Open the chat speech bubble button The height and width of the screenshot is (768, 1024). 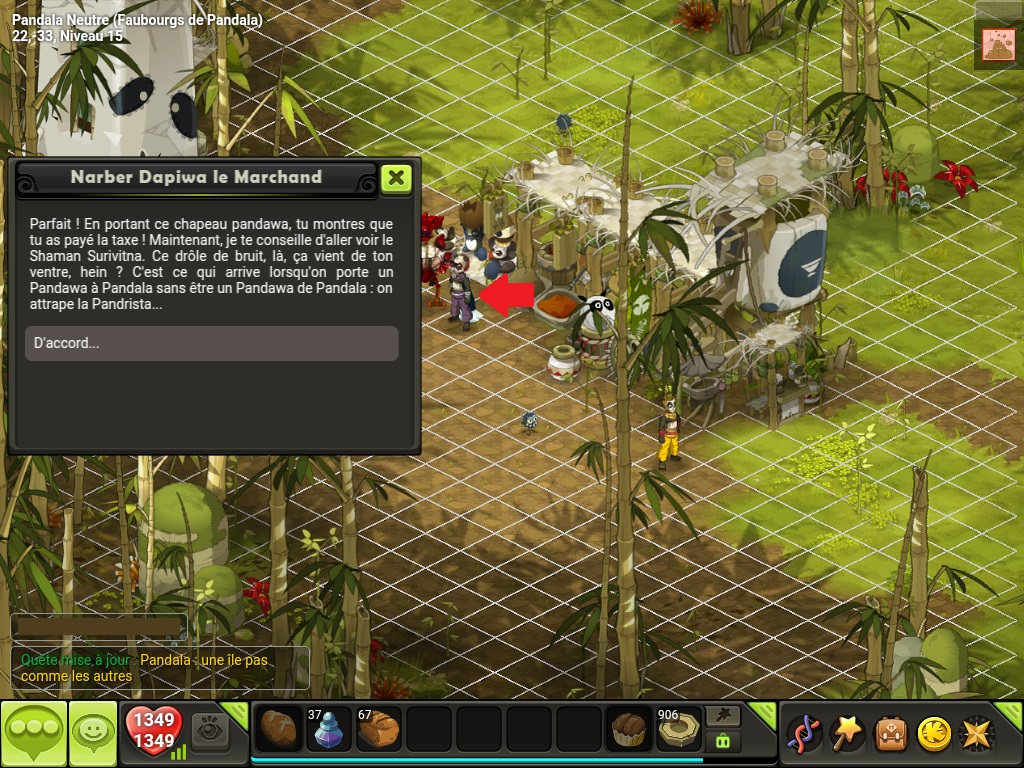click(34, 734)
